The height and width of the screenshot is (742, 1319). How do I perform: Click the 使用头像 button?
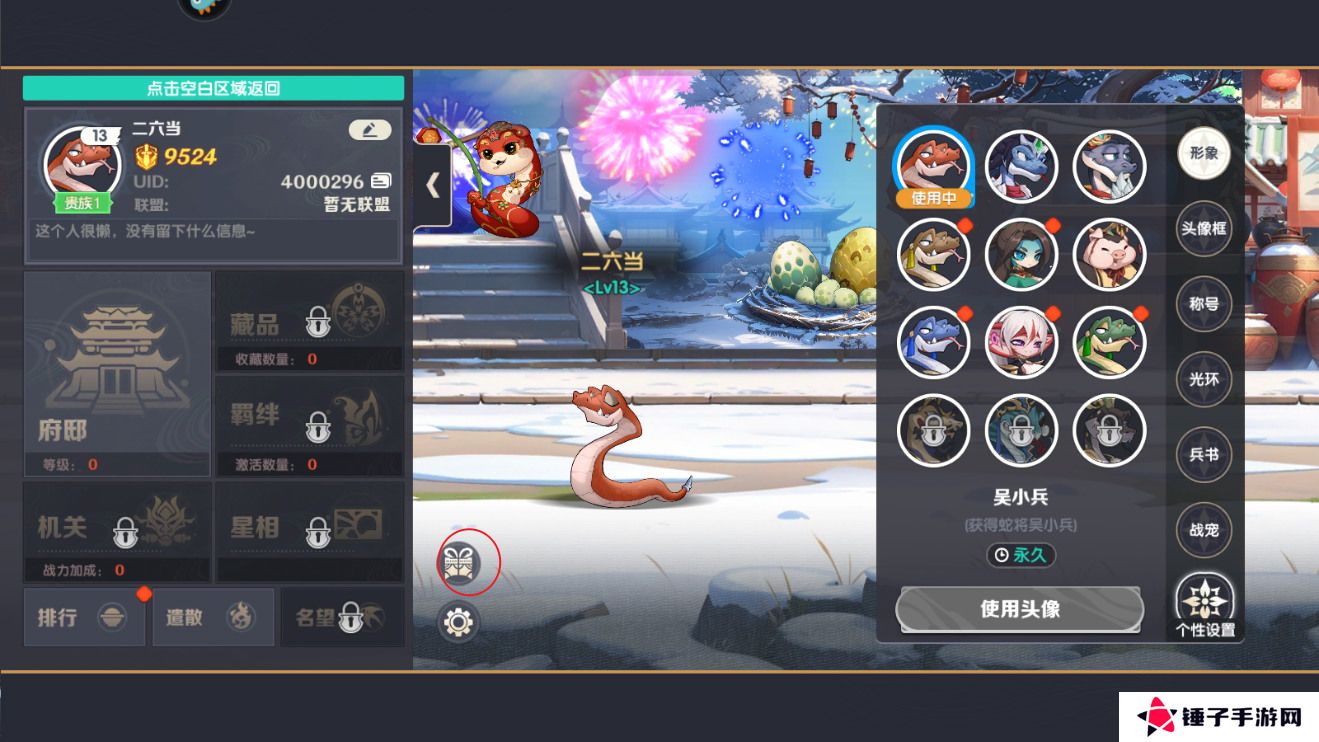[x=1019, y=608]
